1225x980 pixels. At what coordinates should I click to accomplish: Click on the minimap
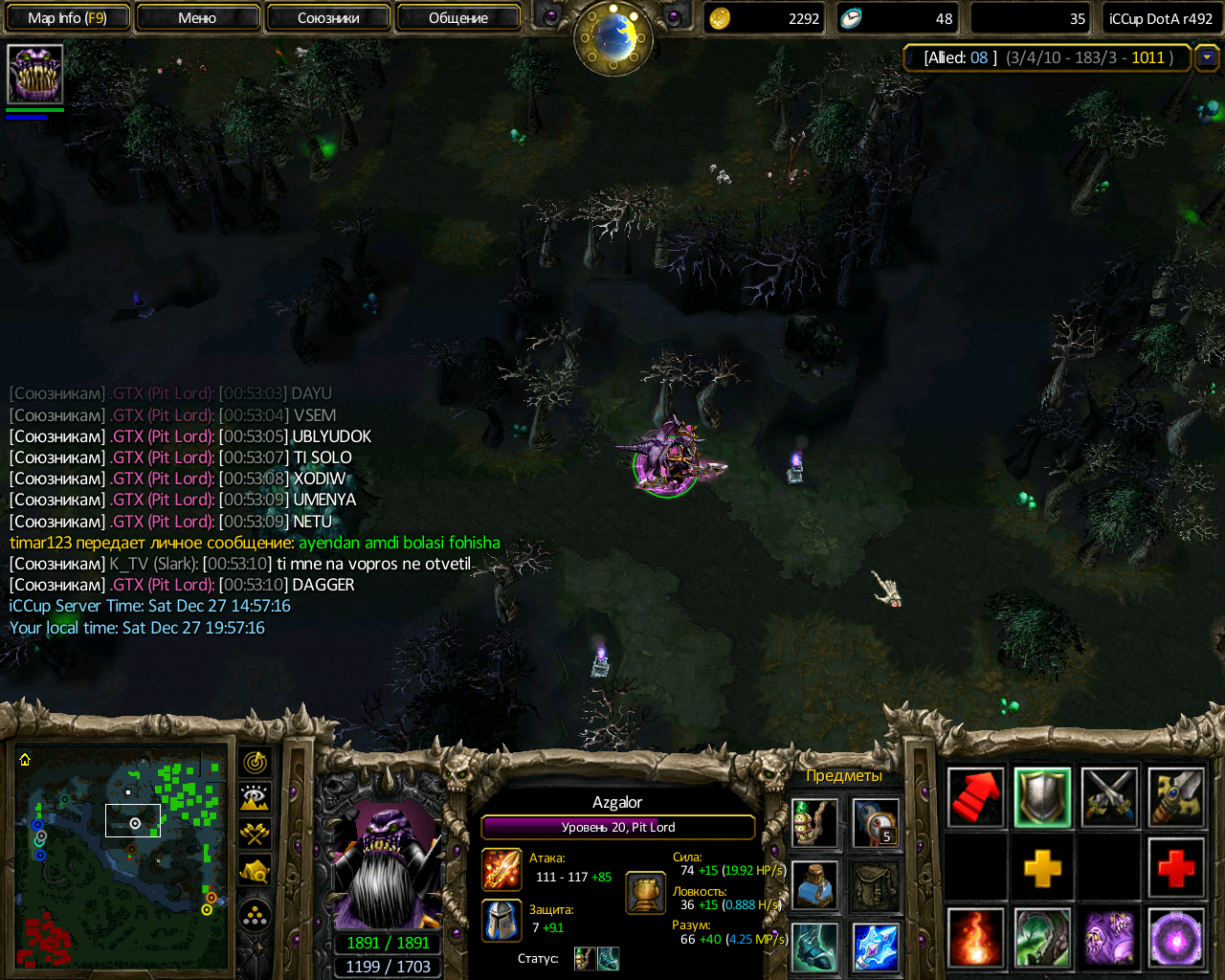coord(122,857)
